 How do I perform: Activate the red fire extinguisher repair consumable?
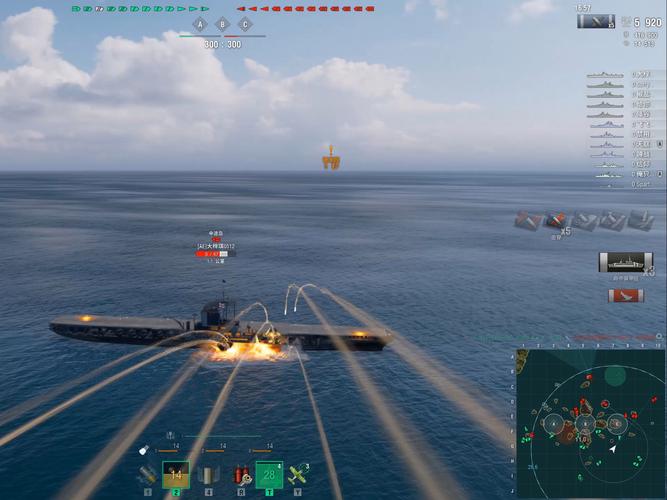(240, 475)
